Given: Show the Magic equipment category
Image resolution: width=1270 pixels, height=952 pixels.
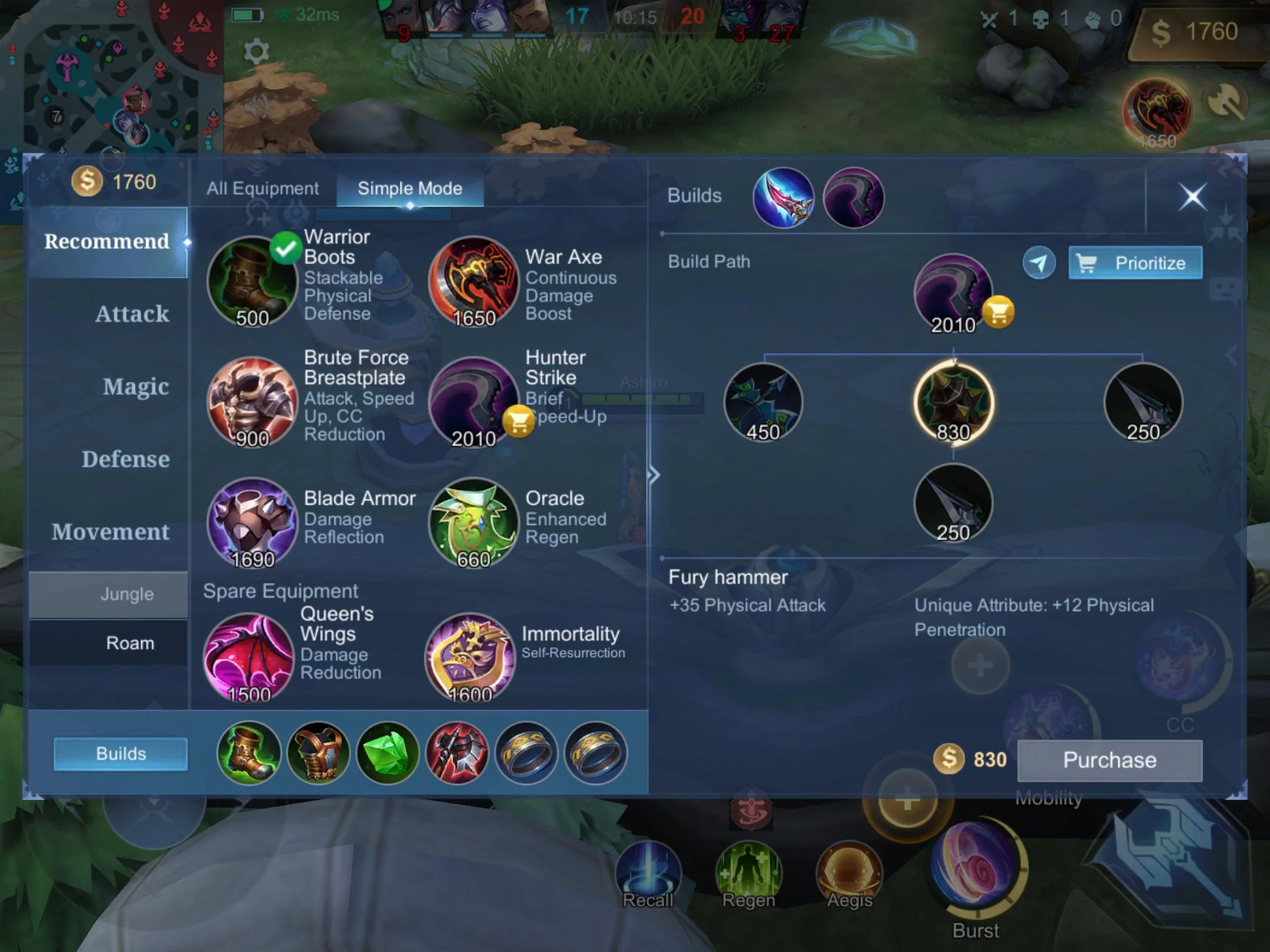Looking at the screenshot, I should pyautogui.click(x=135, y=387).
